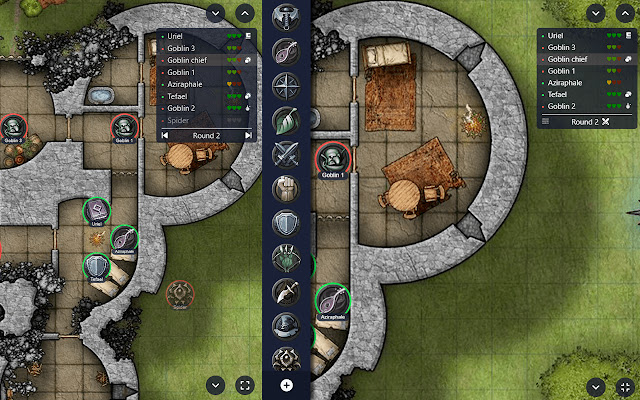
Task: Open the list icon beside Round 2
Action: (x=545, y=121)
